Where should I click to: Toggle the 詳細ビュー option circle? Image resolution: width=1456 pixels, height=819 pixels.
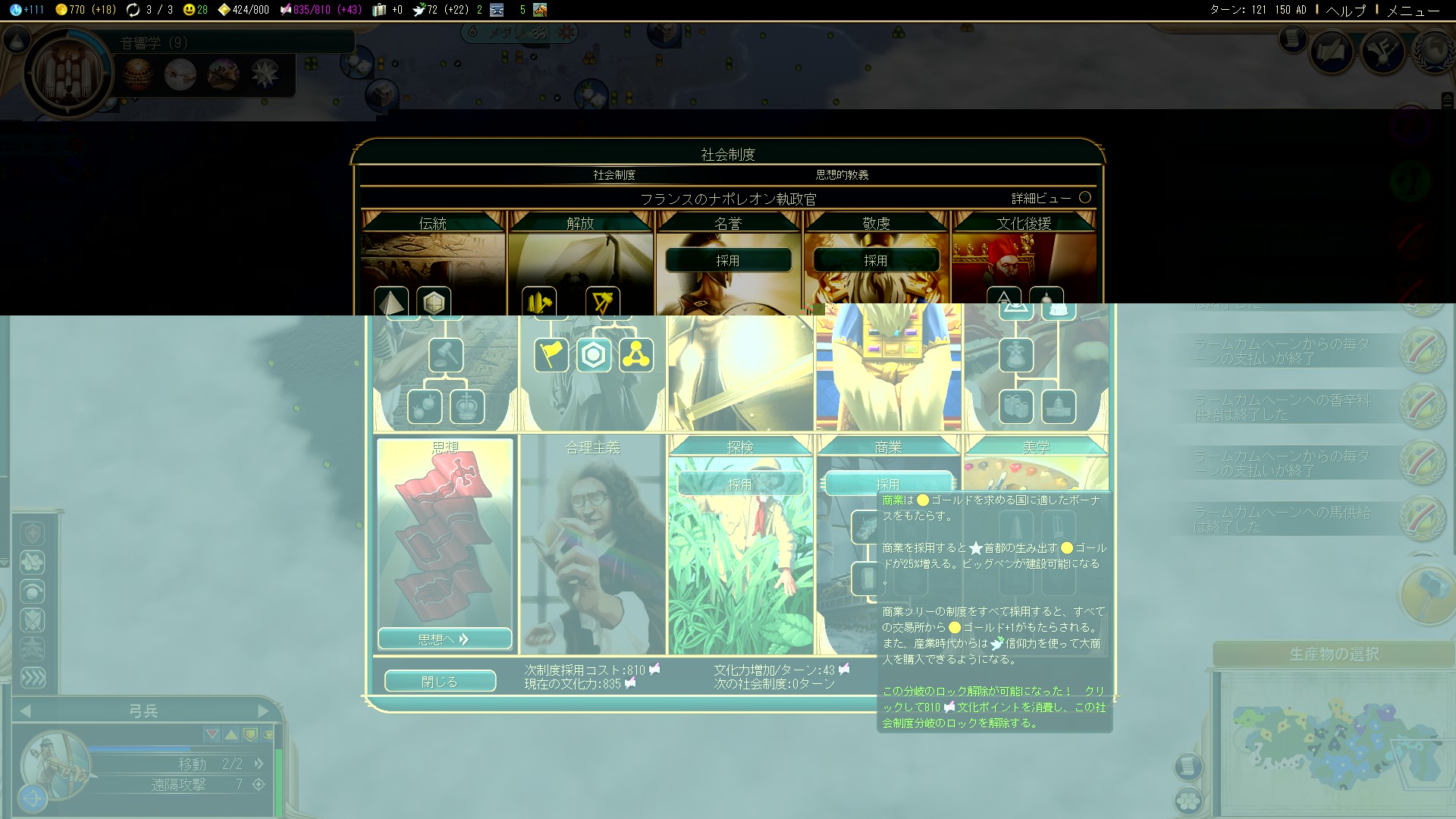pyautogui.click(x=1086, y=198)
